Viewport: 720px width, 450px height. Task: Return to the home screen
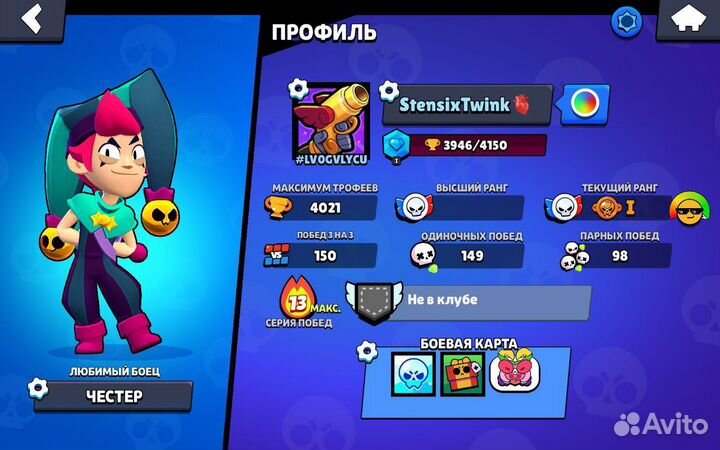click(685, 18)
